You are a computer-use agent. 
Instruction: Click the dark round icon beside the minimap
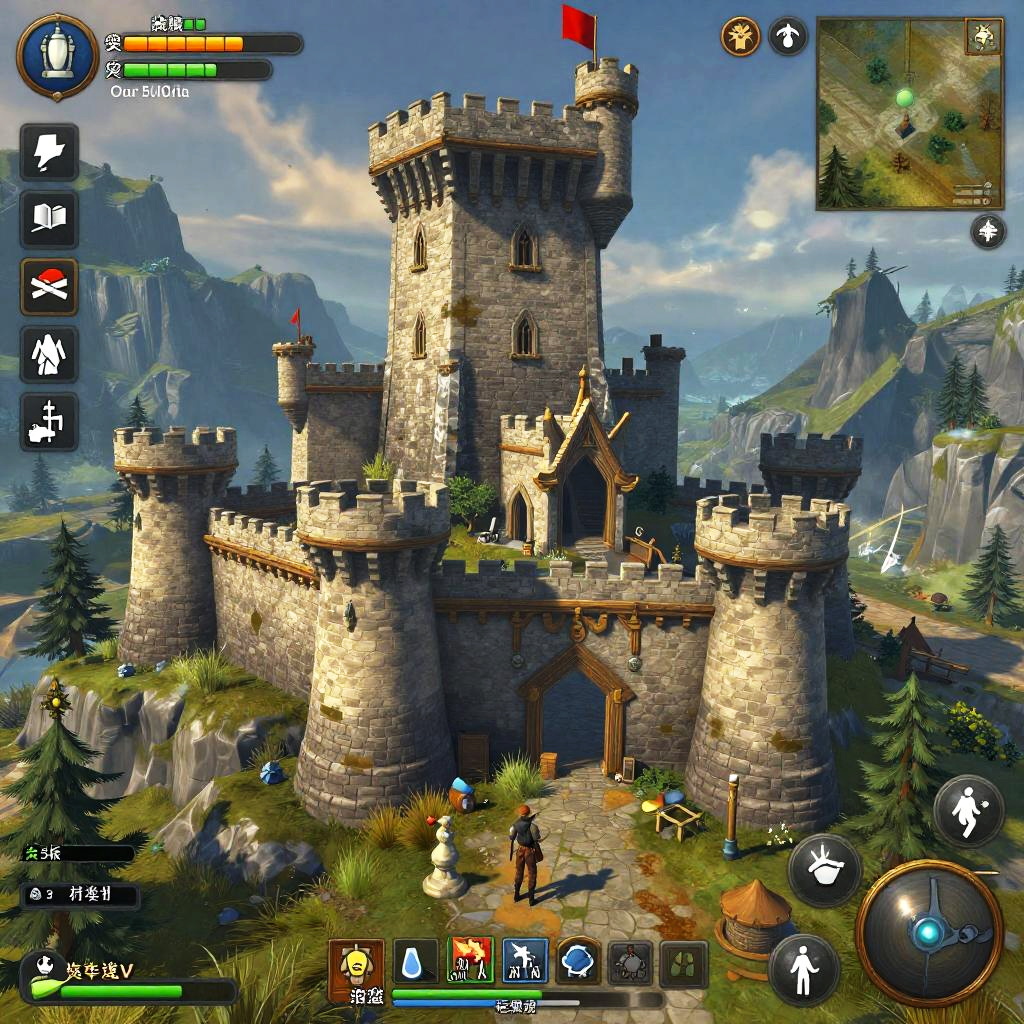click(788, 37)
